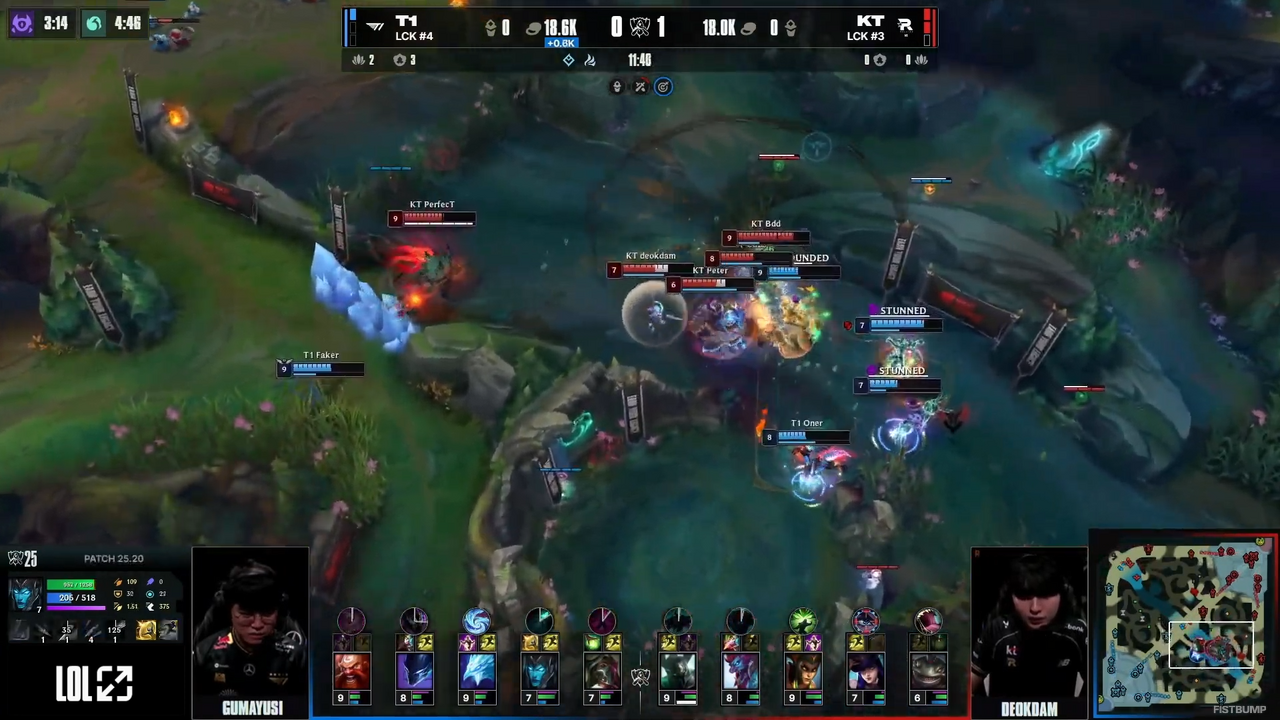Select Caitlyn's champion portrait
This screenshot has height=720, width=1280.
(865, 670)
